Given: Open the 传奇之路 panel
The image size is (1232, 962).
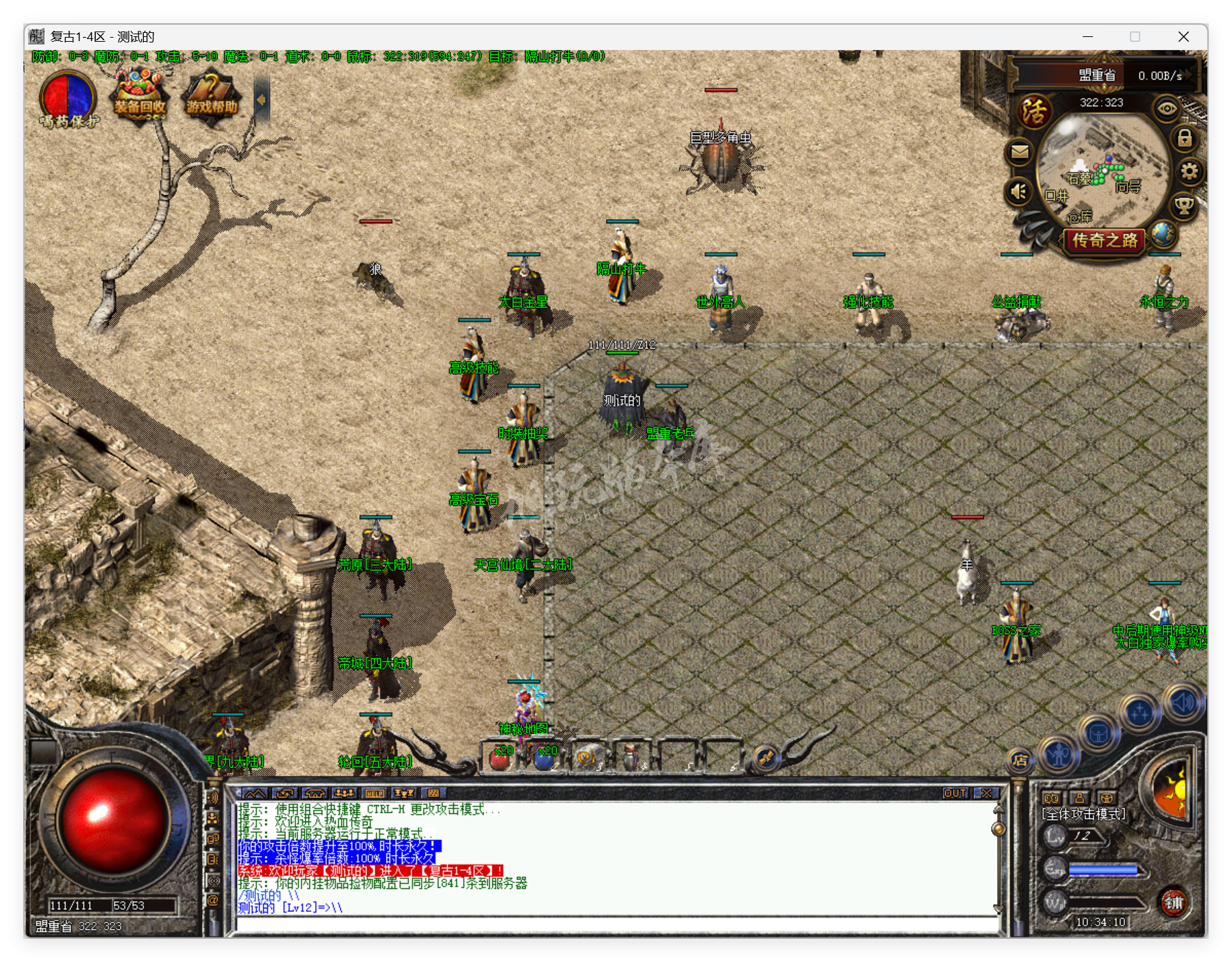Looking at the screenshot, I should [1105, 241].
